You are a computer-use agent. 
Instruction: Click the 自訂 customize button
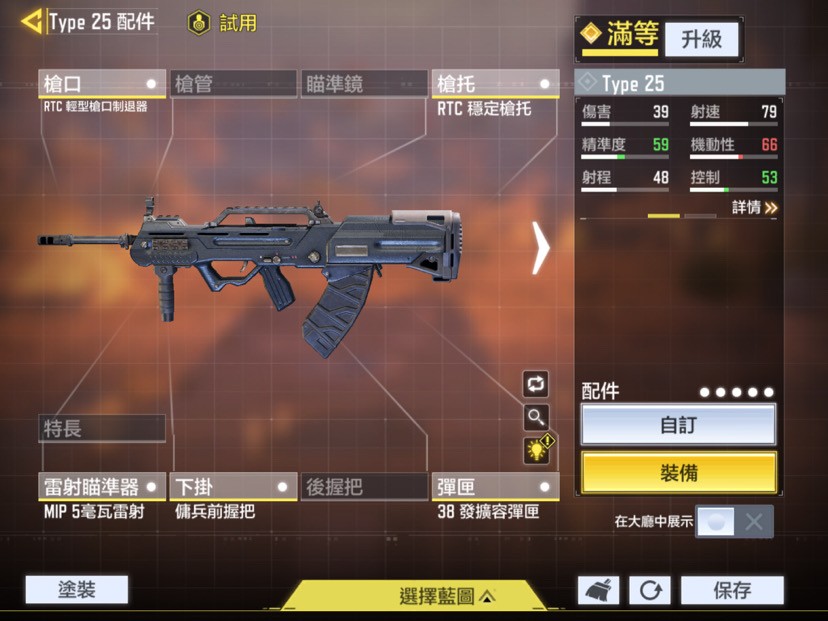[678, 425]
